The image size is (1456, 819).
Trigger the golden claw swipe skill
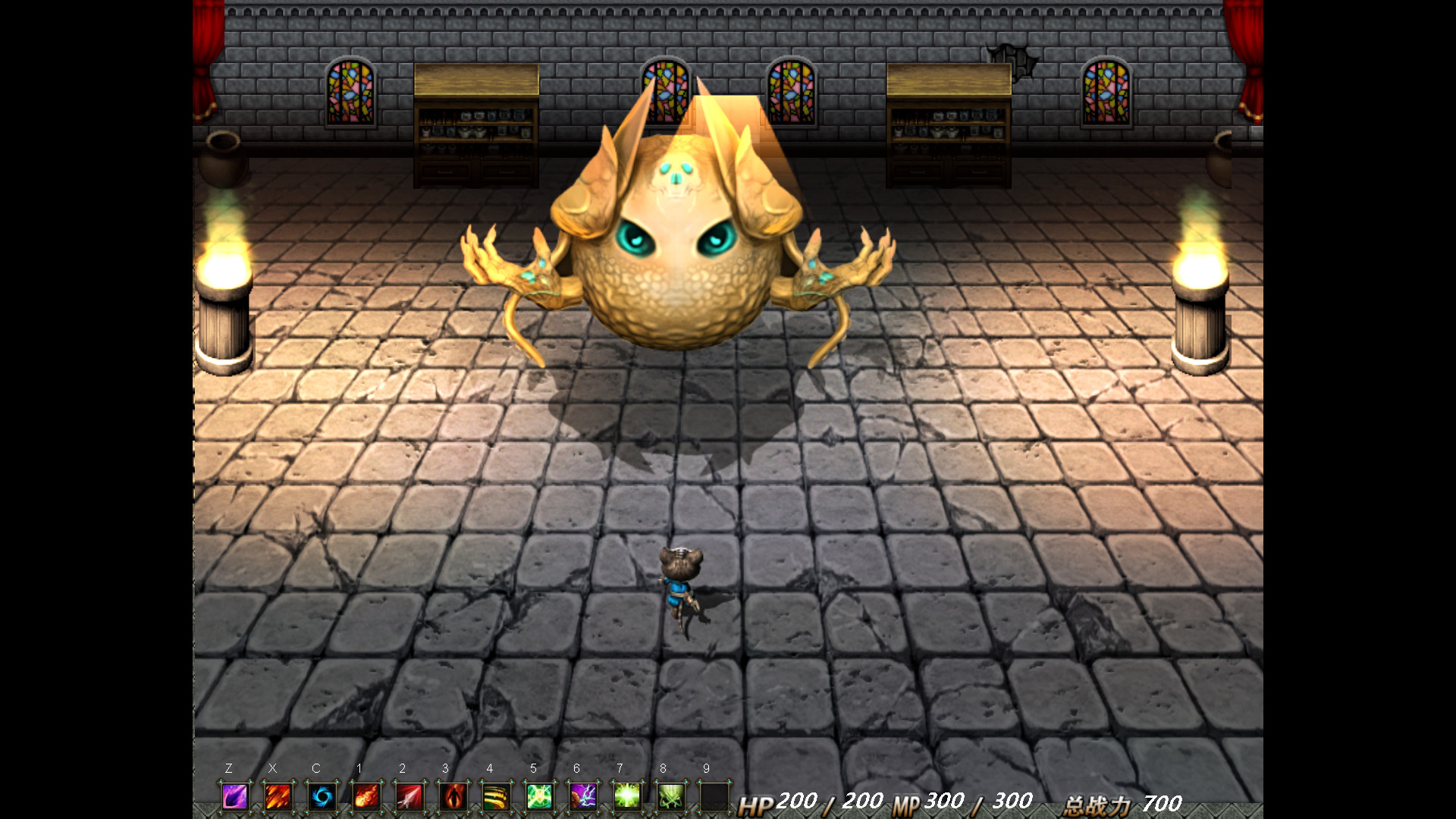click(497, 796)
